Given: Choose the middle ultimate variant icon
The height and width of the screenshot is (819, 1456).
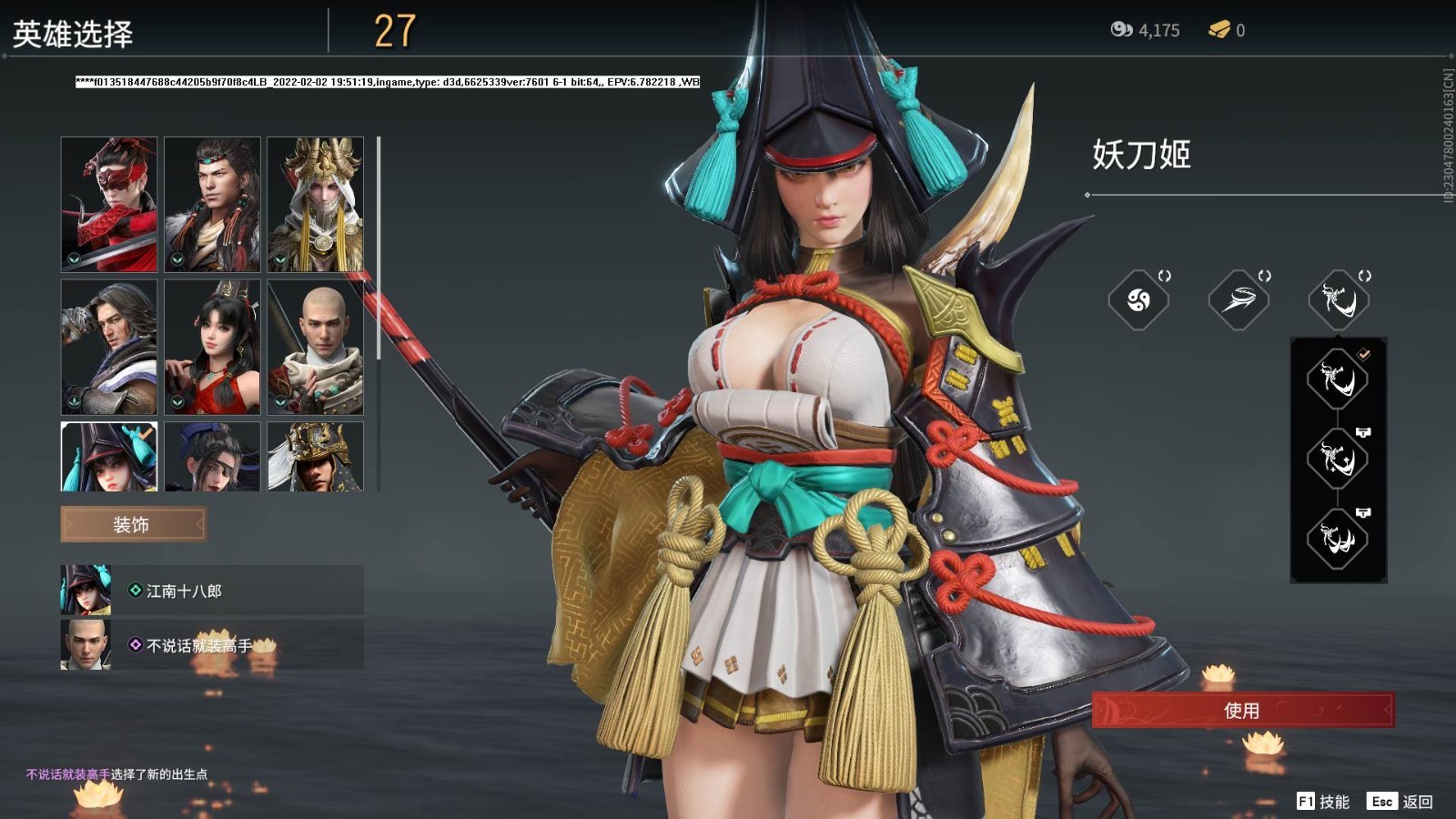Looking at the screenshot, I should point(1338,459).
